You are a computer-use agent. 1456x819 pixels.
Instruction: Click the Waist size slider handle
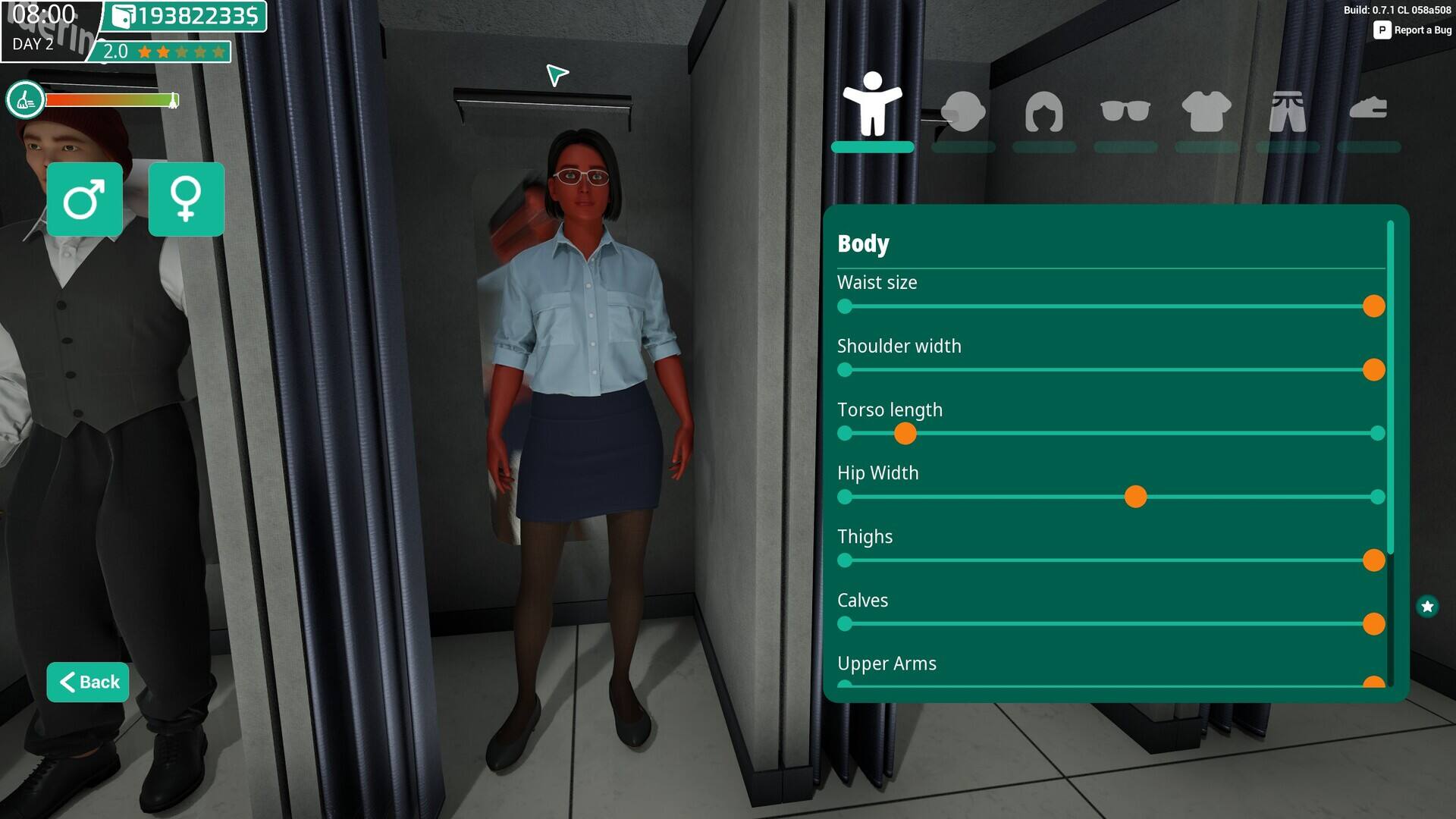pyautogui.click(x=1373, y=306)
